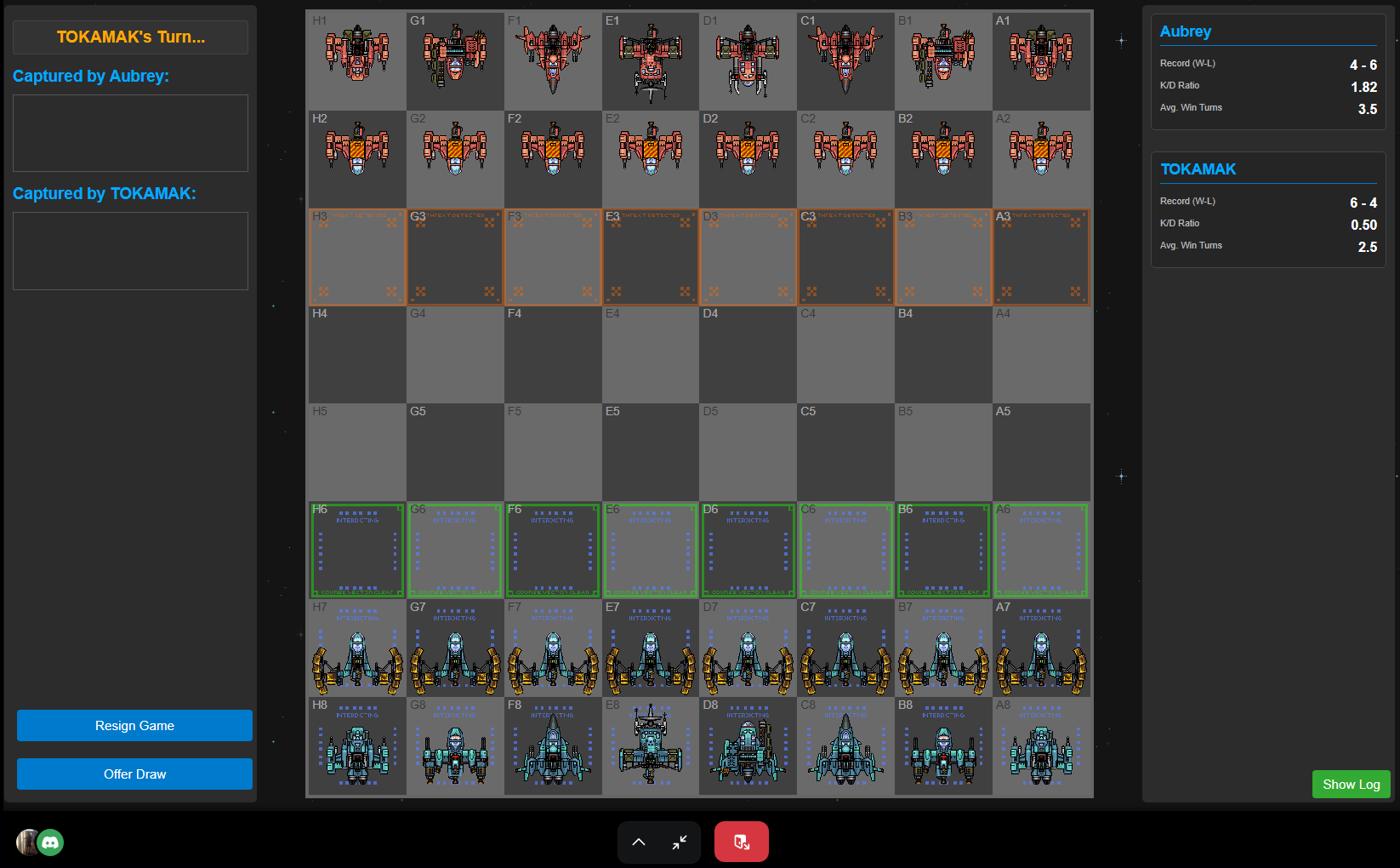Image resolution: width=1400 pixels, height=868 pixels.
Task: Open the game log with Show Log
Action: click(x=1351, y=784)
